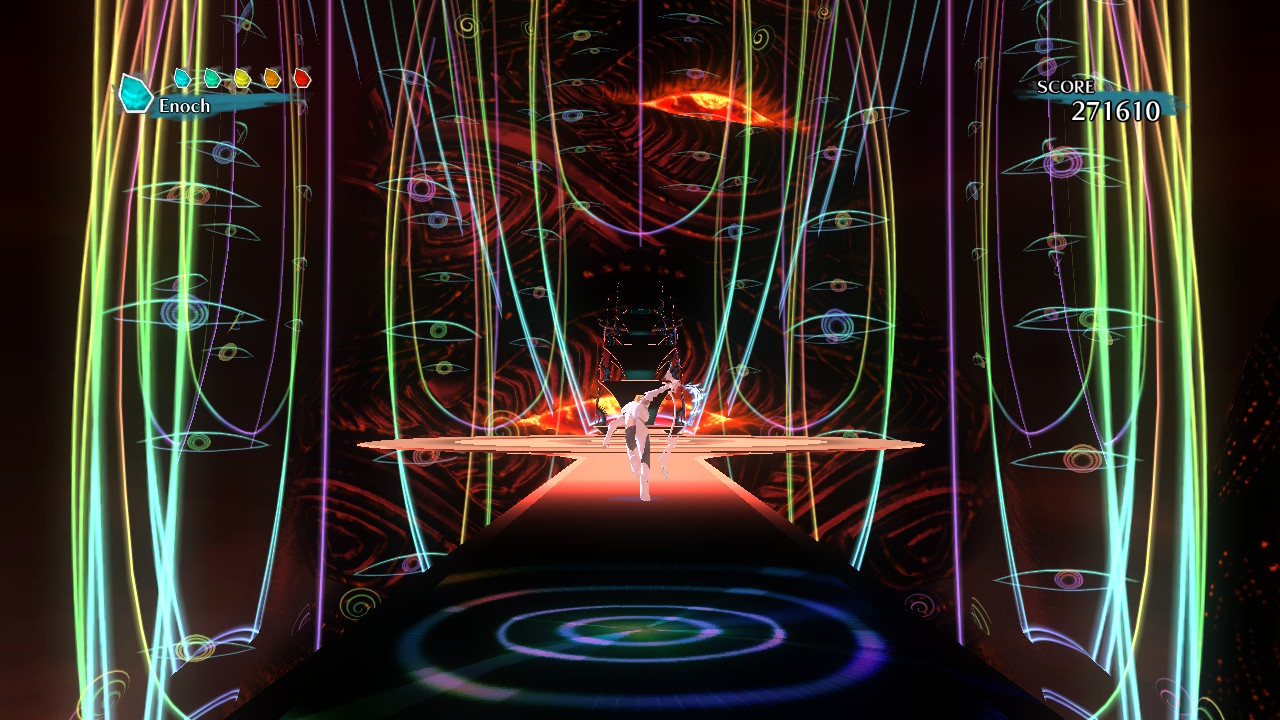Click the yellow gem in Enoch's health row
The width and height of the screenshot is (1280, 720).
242,76
